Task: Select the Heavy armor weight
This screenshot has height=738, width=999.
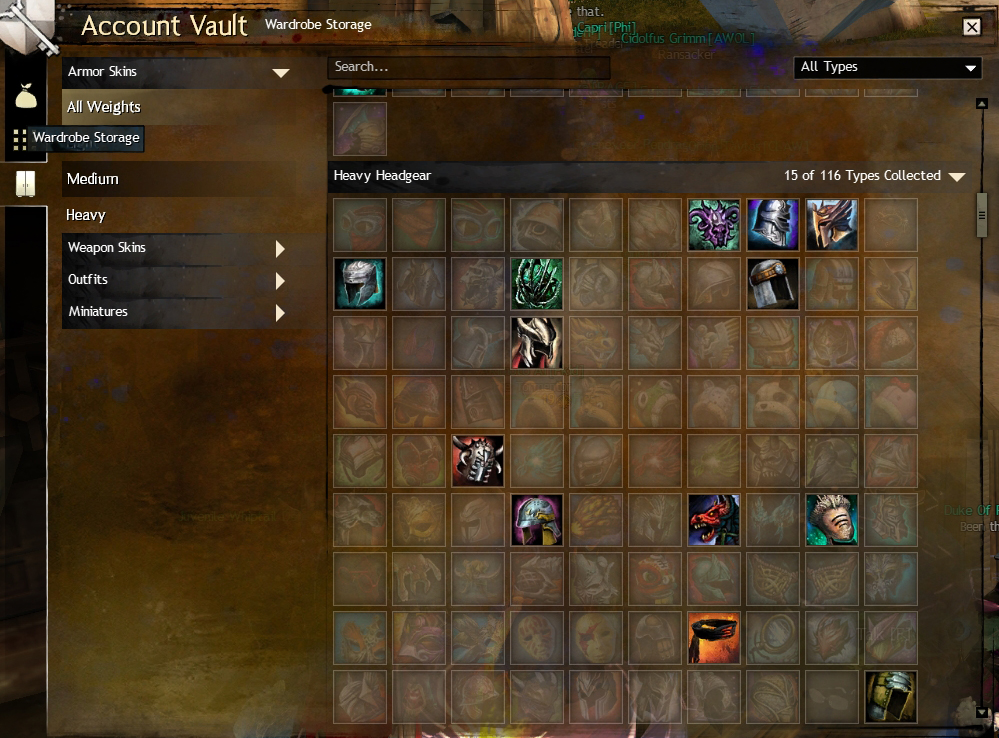Action: [x=86, y=215]
